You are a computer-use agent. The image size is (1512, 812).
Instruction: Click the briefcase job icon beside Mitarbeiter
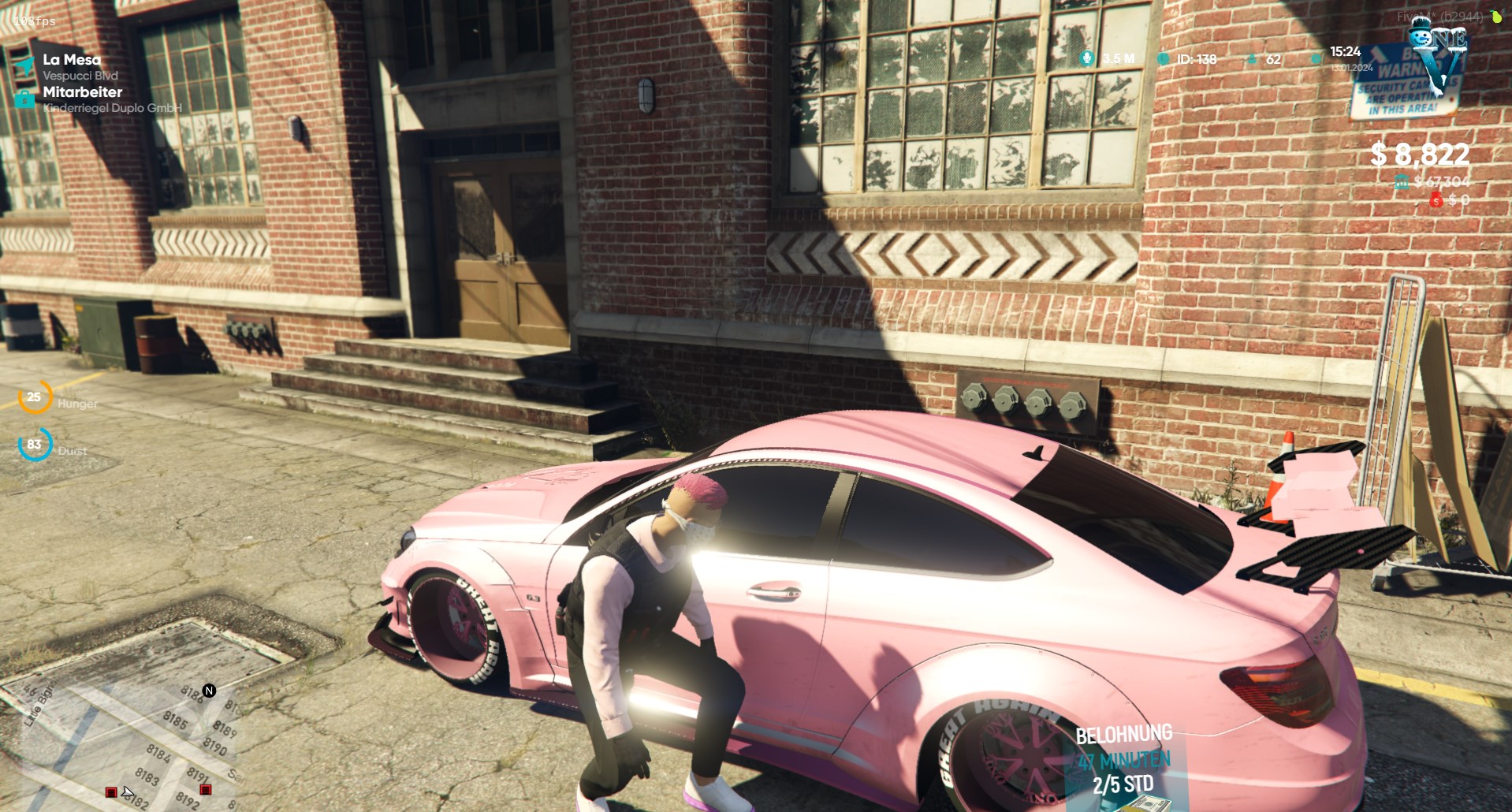click(x=24, y=99)
